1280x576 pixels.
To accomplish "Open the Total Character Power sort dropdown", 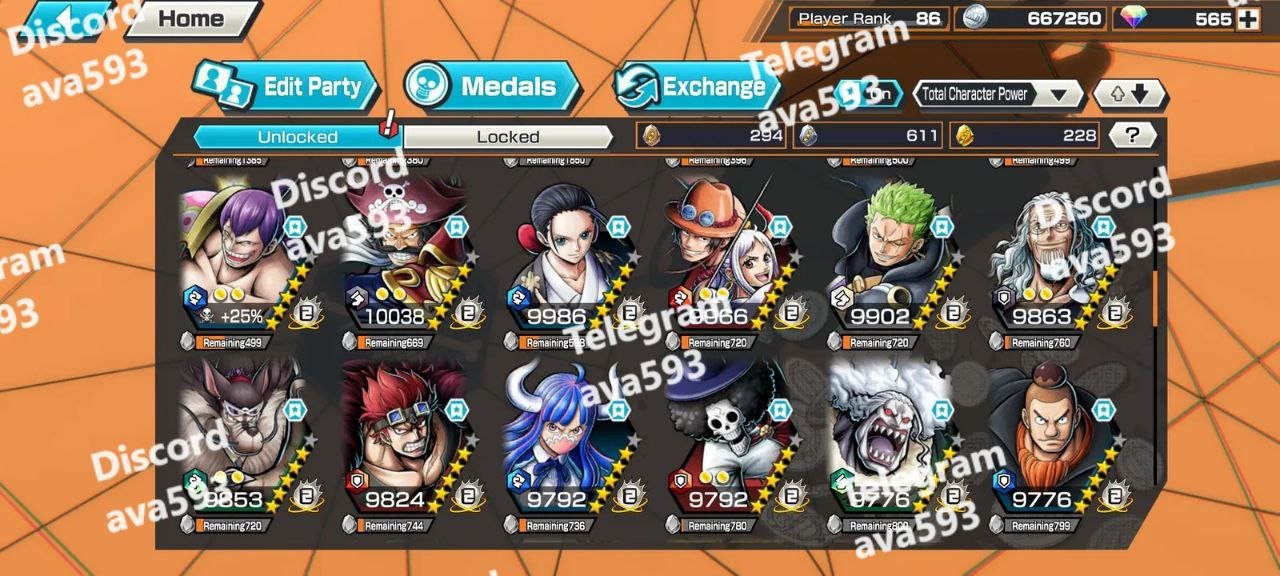I will [998, 95].
